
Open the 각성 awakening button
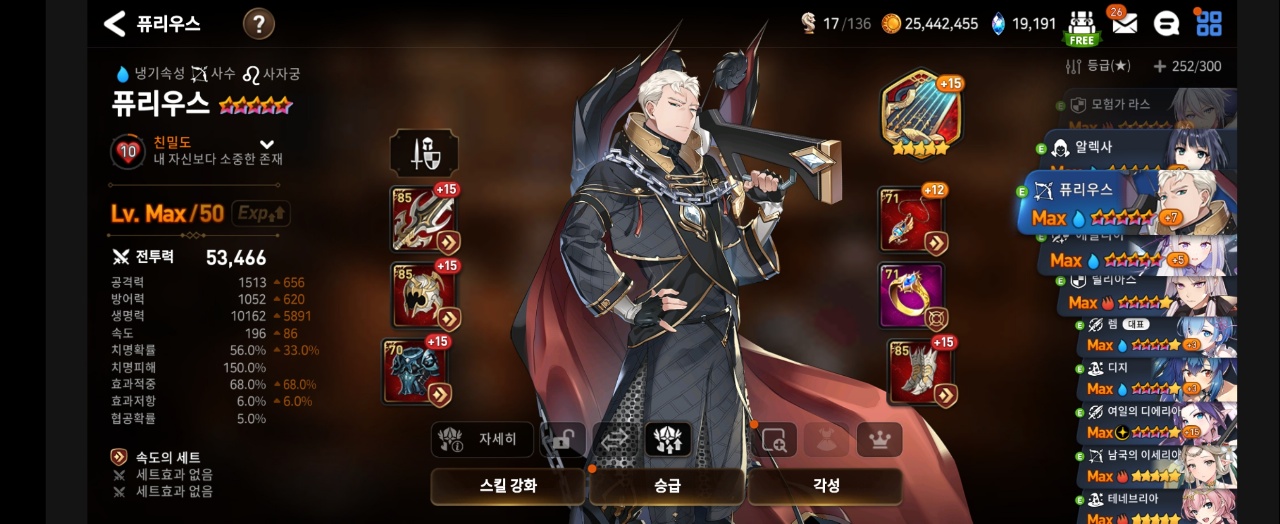pyautogui.click(x=825, y=486)
